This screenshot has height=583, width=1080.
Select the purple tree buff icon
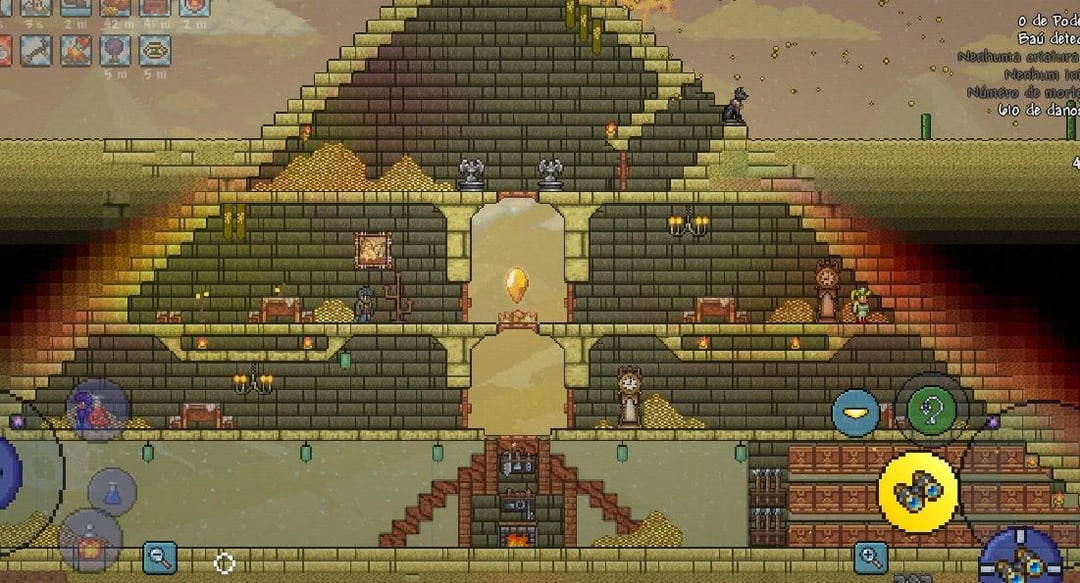click(114, 50)
